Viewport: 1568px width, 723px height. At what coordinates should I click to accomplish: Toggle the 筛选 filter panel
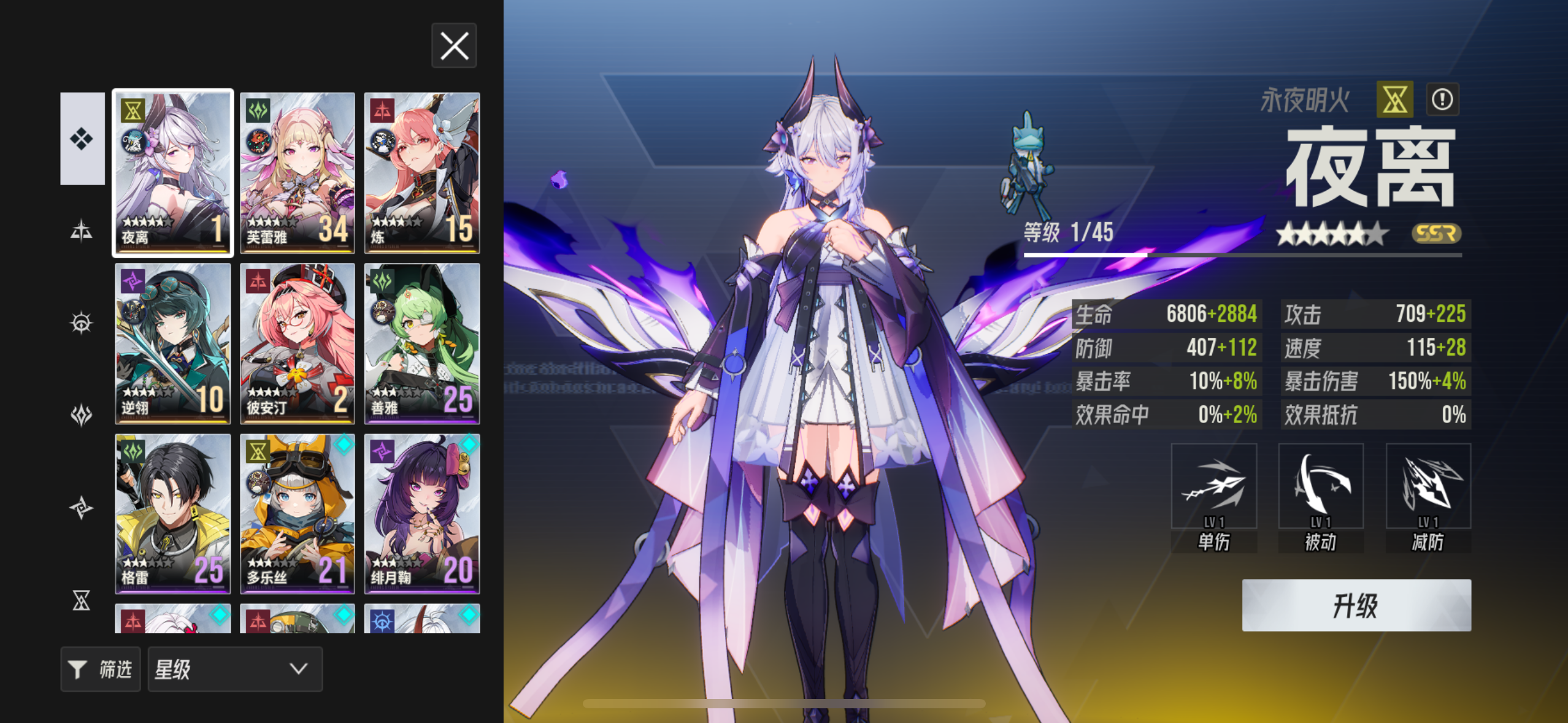tap(101, 670)
